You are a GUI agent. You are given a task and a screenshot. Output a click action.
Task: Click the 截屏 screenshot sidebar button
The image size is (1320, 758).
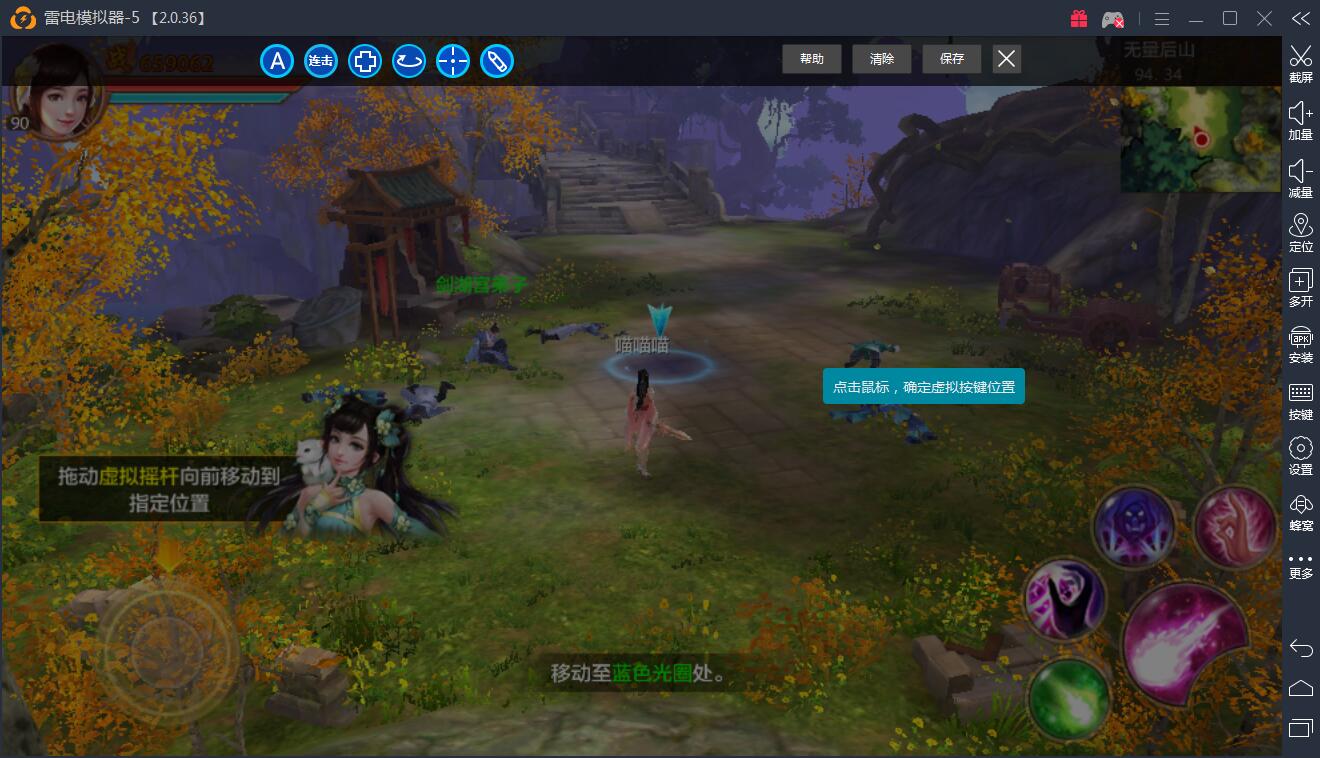[x=1300, y=63]
